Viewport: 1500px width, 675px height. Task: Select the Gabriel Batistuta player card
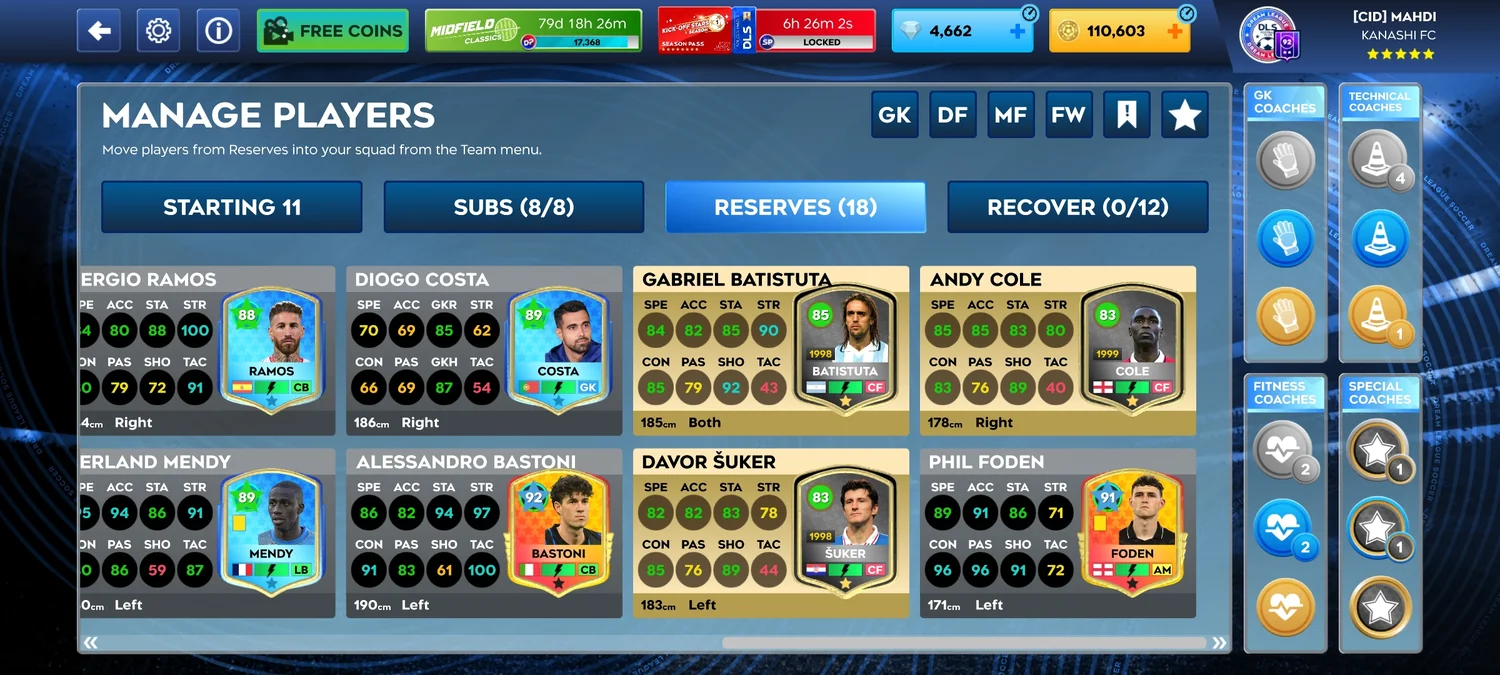pyautogui.click(x=771, y=351)
